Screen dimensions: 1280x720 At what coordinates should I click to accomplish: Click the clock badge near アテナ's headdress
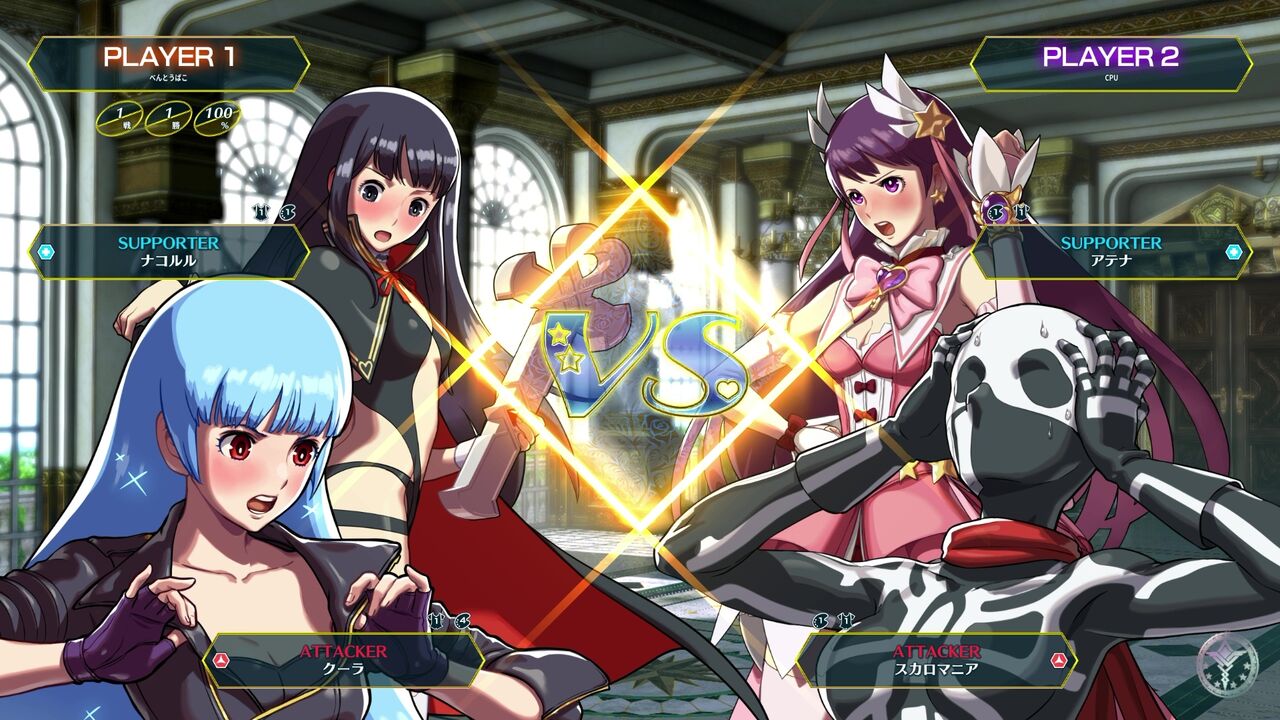(x=995, y=213)
